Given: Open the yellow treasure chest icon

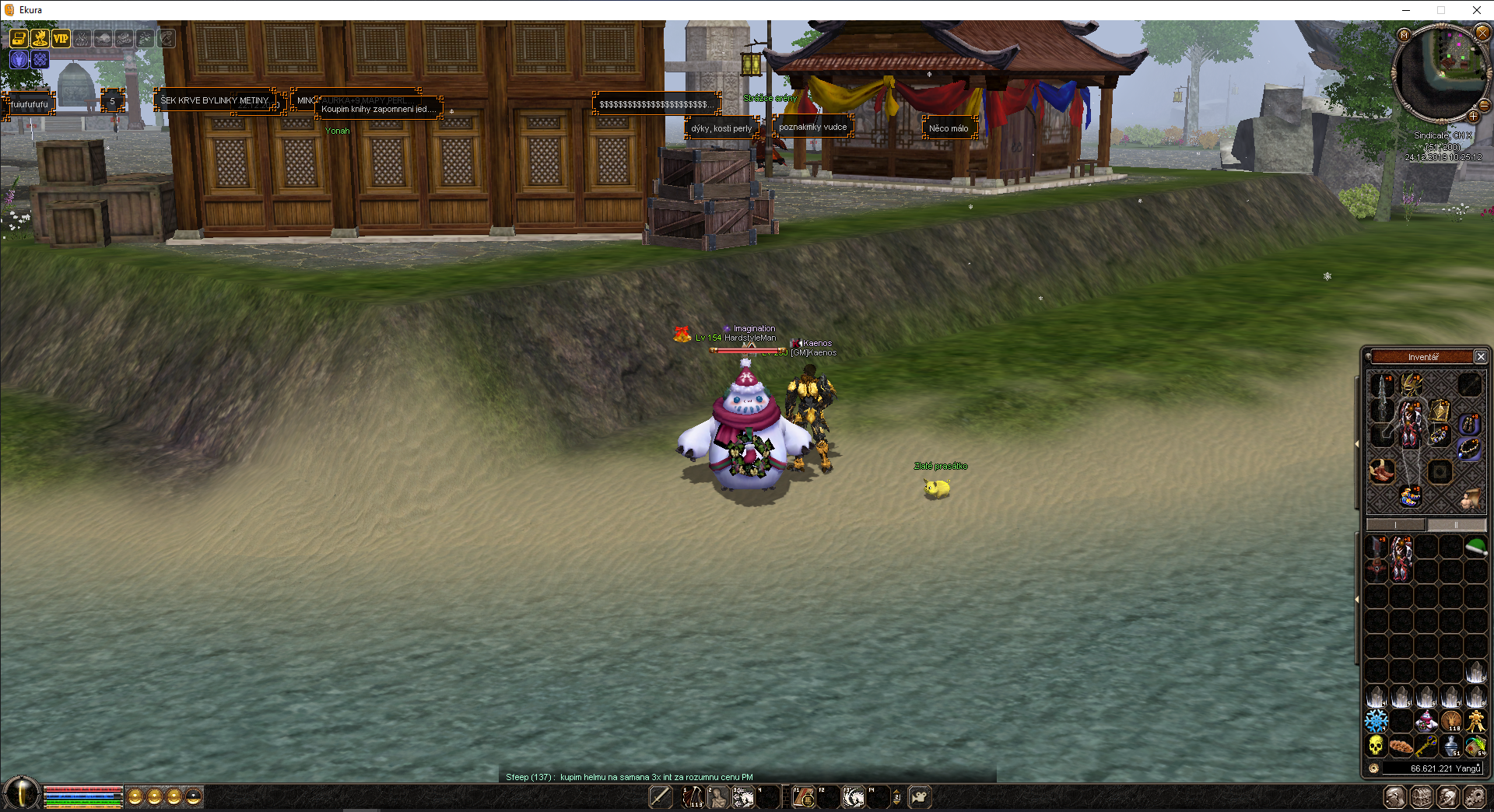Looking at the screenshot, I should click(x=19, y=38).
